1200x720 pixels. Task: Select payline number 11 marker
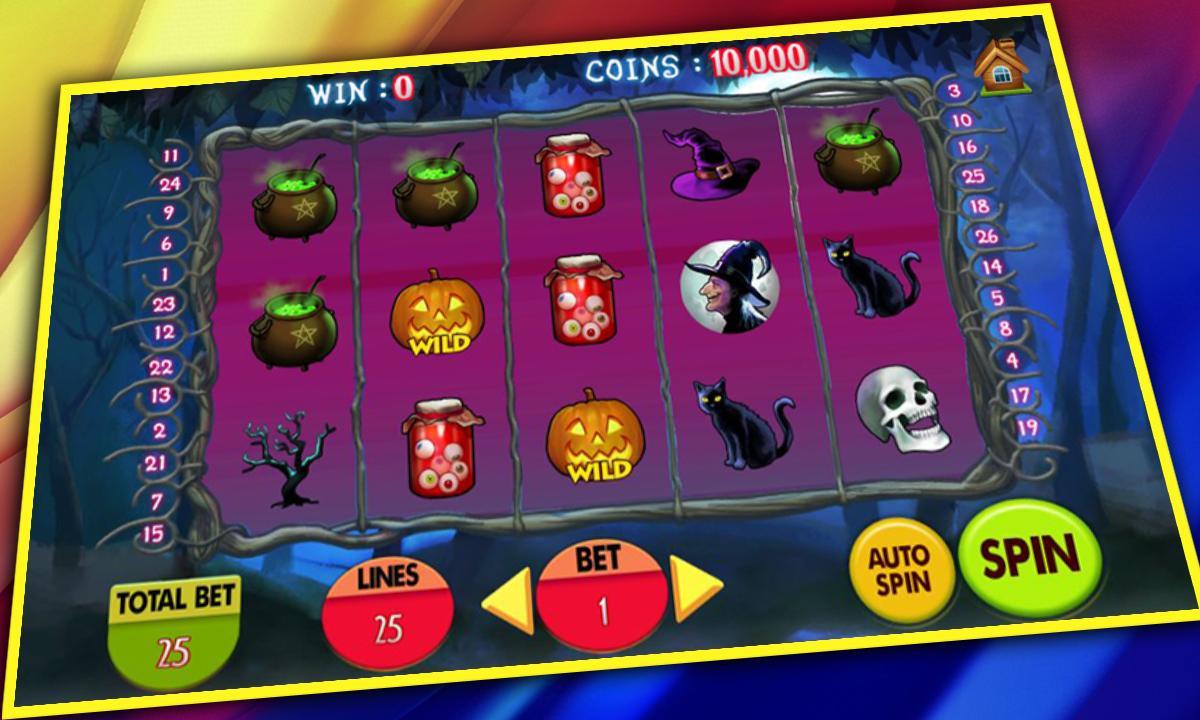point(171,156)
